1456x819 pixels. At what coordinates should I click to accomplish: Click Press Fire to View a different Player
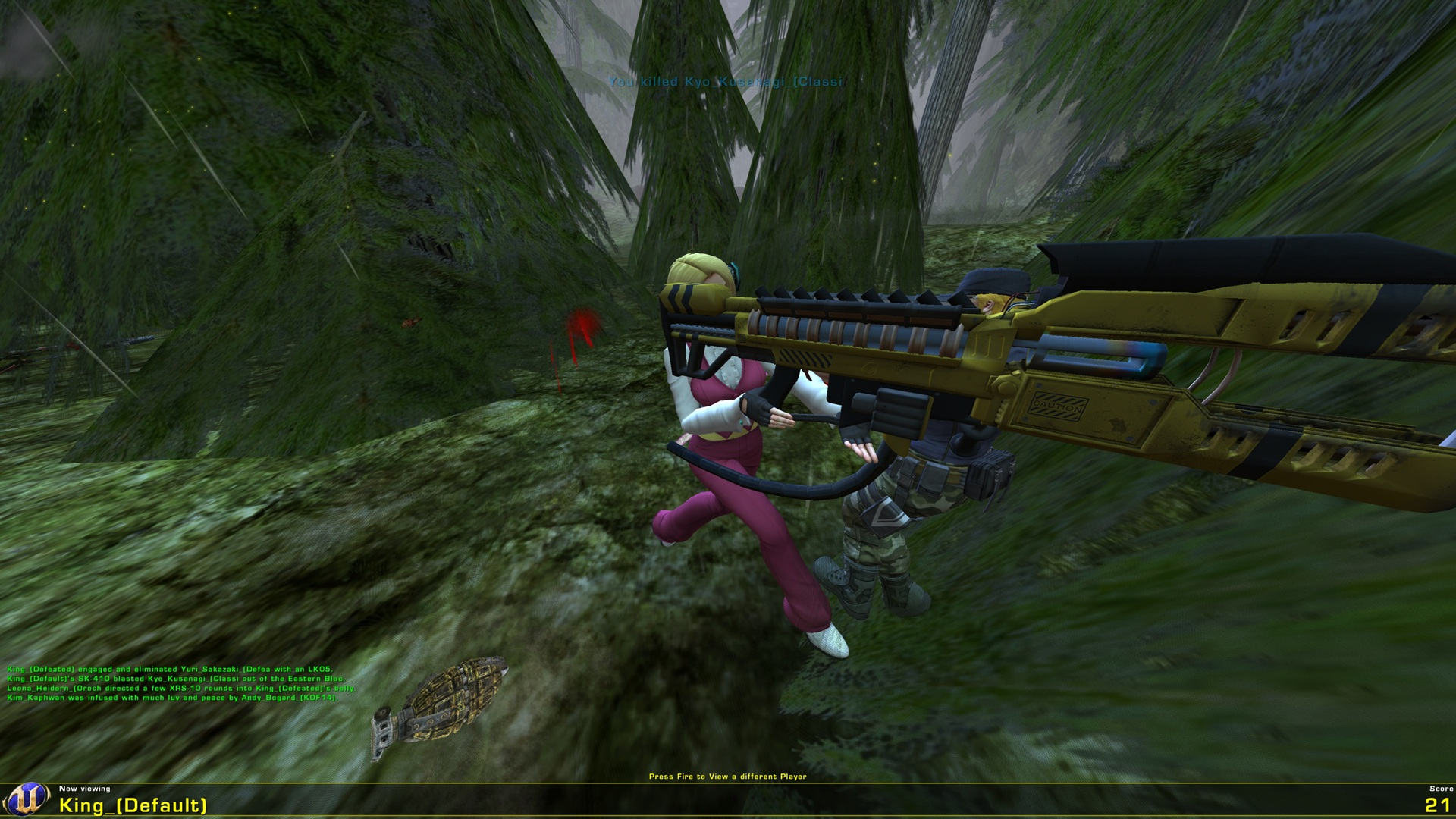[728, 776]
